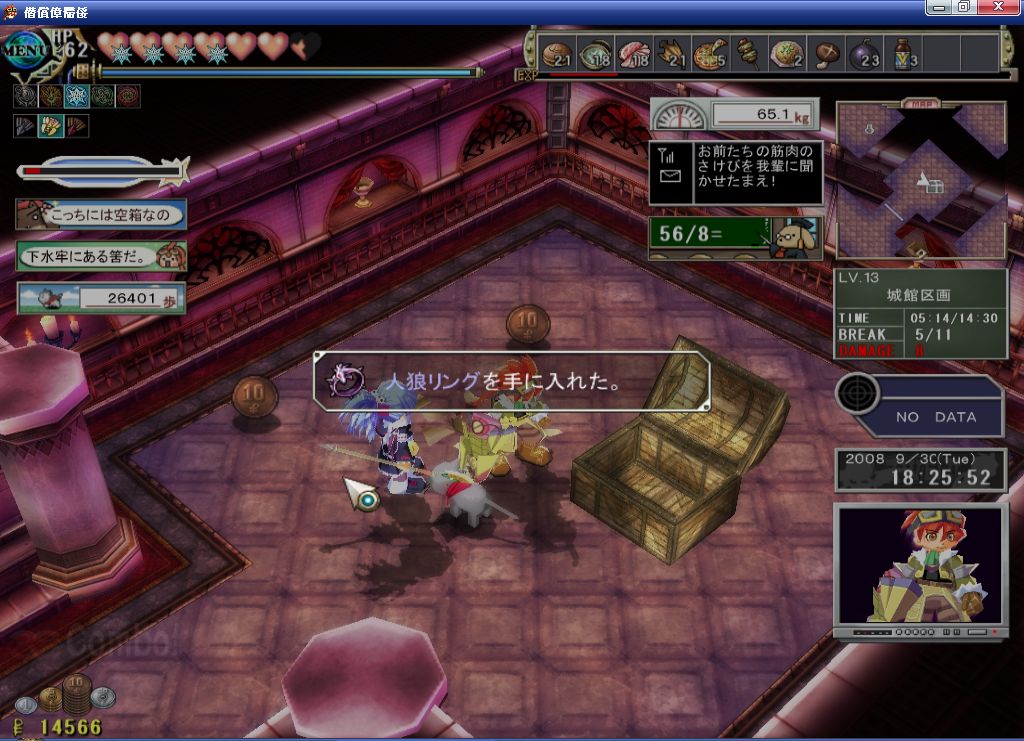Select the highlighted yellow fan icon

tap(50, 126)
